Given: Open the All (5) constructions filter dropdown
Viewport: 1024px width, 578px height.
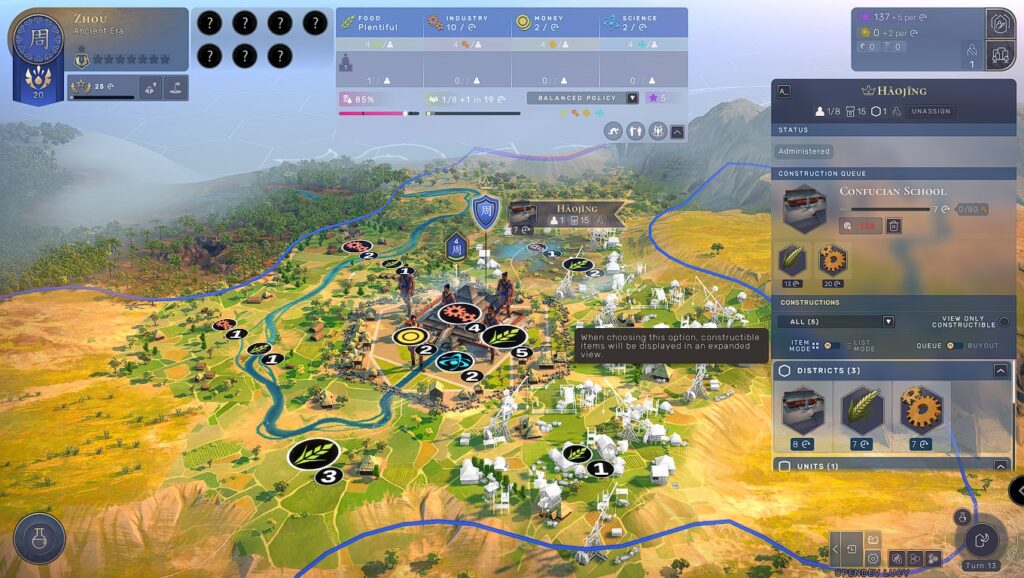Looking at the screenshot, I should [x=887, y=321].
